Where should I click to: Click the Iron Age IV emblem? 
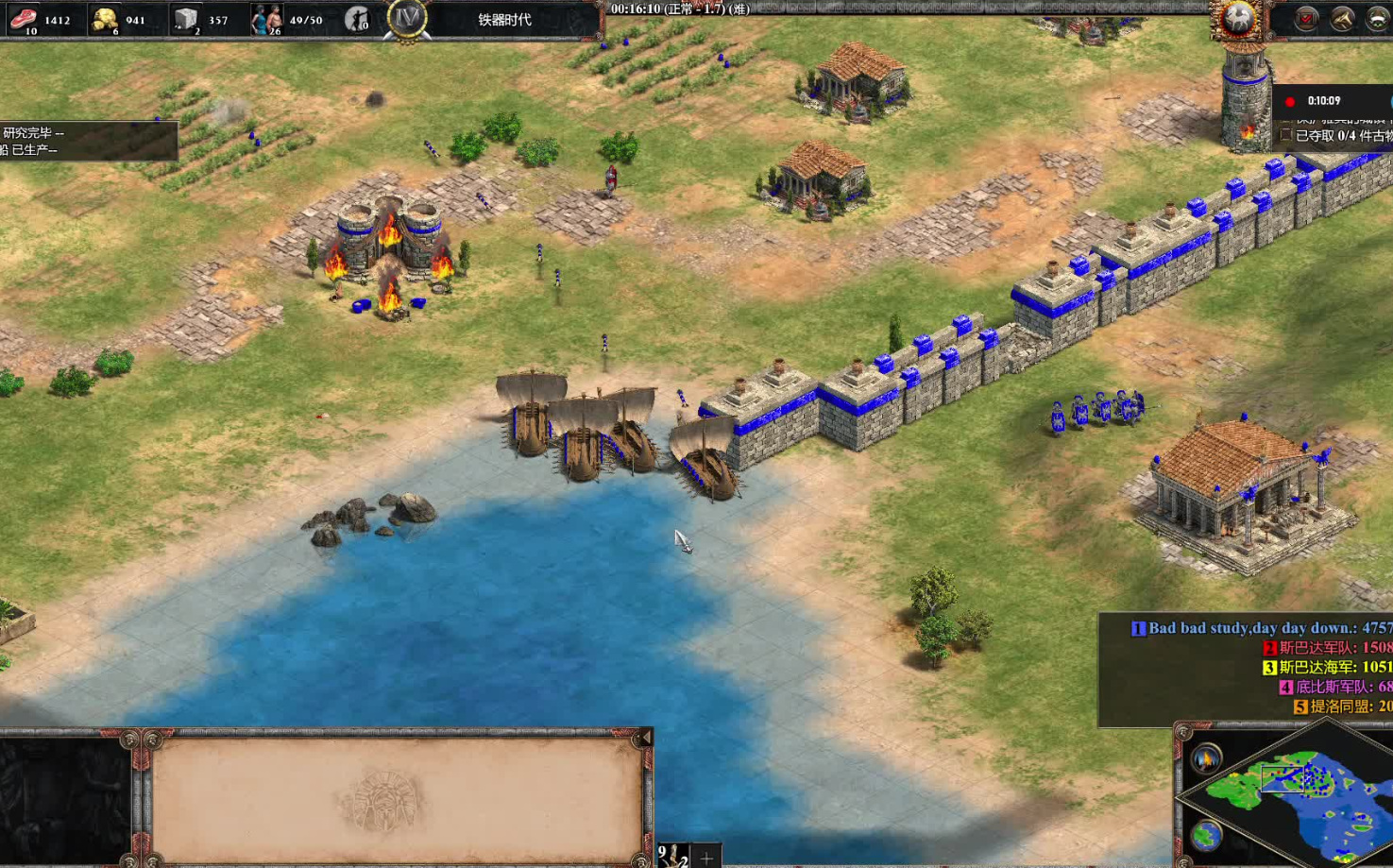point(407,18)
